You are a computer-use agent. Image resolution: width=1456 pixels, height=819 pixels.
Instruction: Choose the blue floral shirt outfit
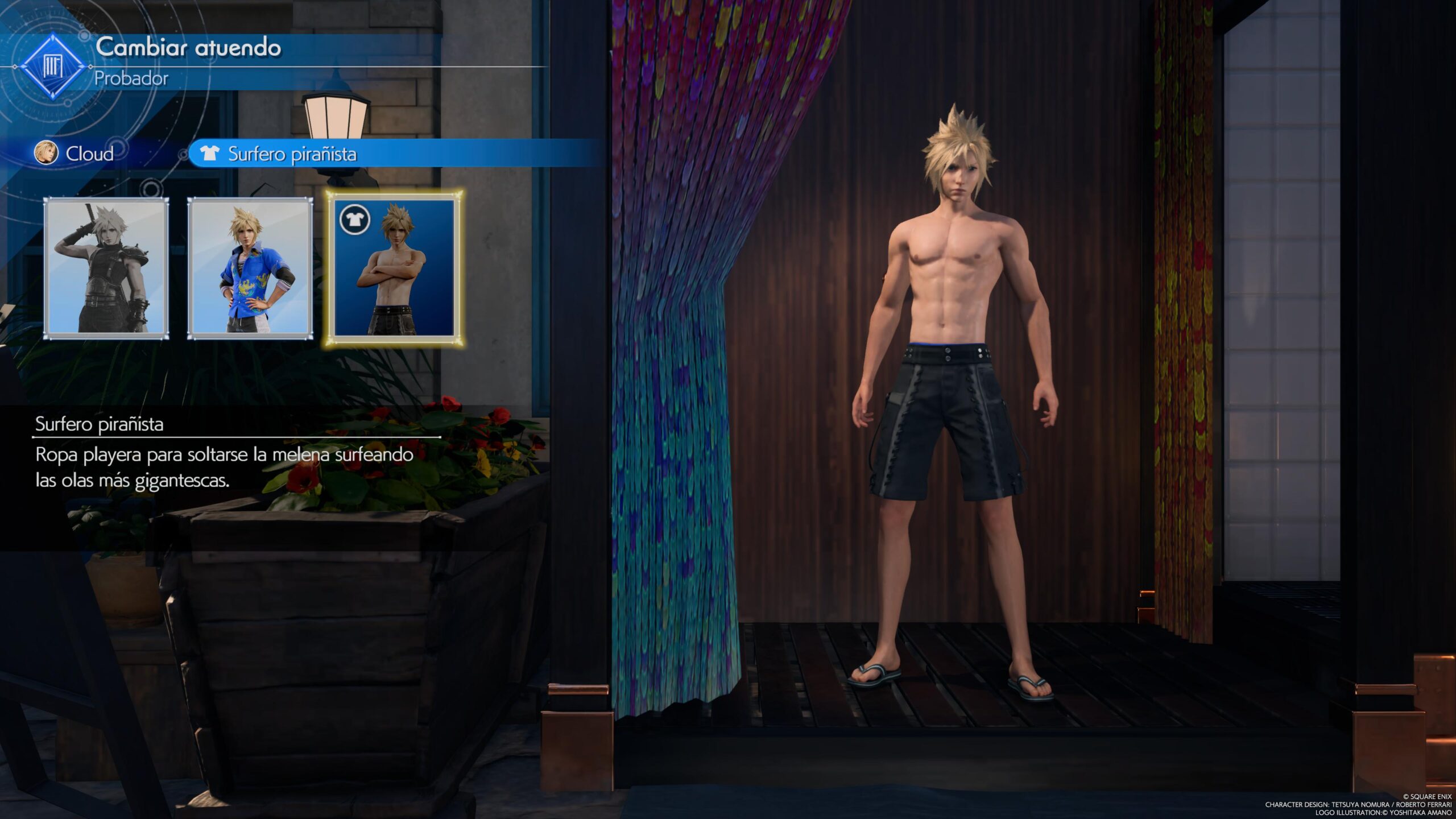point(250,268)
